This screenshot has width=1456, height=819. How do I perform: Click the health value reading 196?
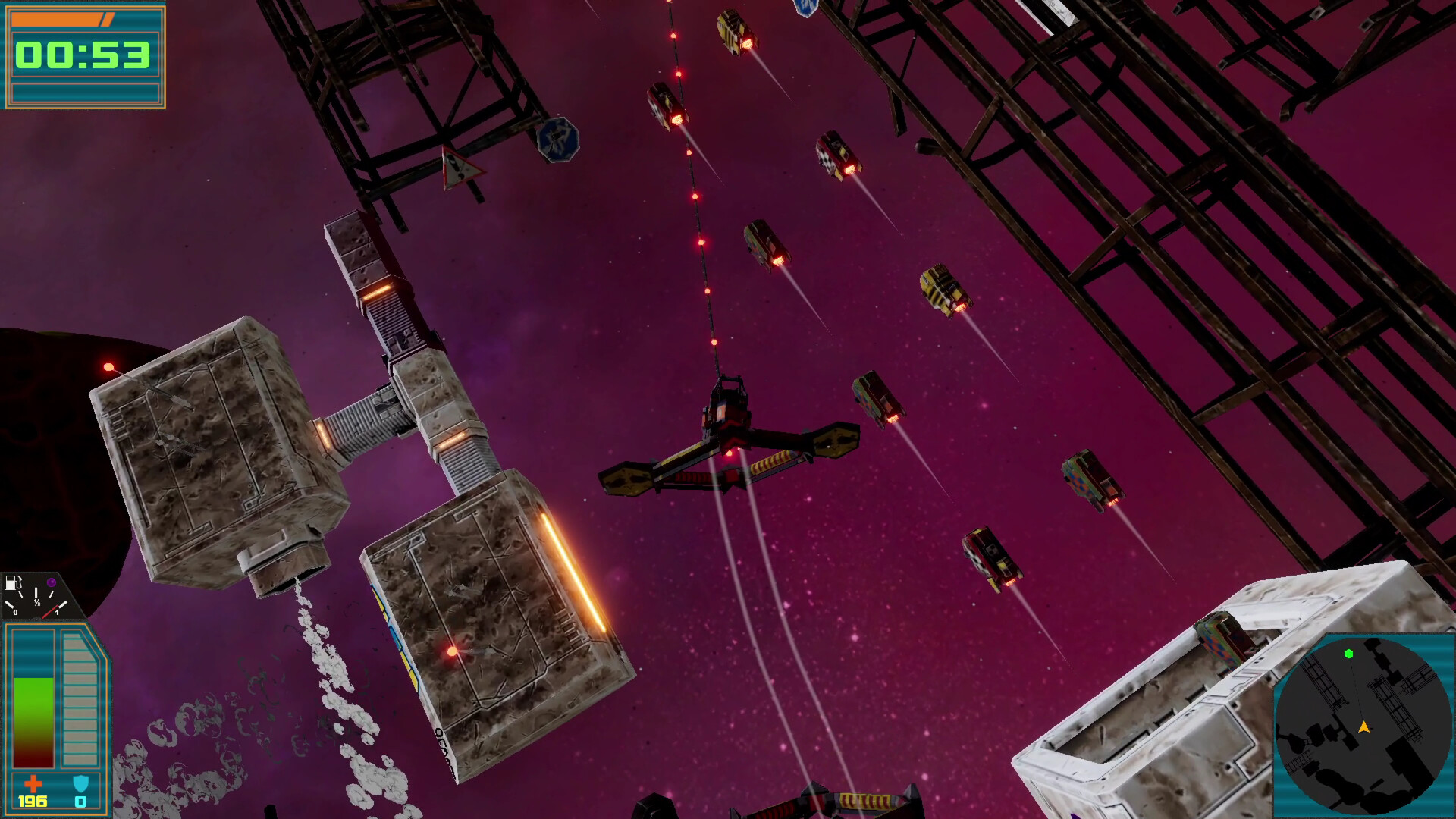[33, 801]
